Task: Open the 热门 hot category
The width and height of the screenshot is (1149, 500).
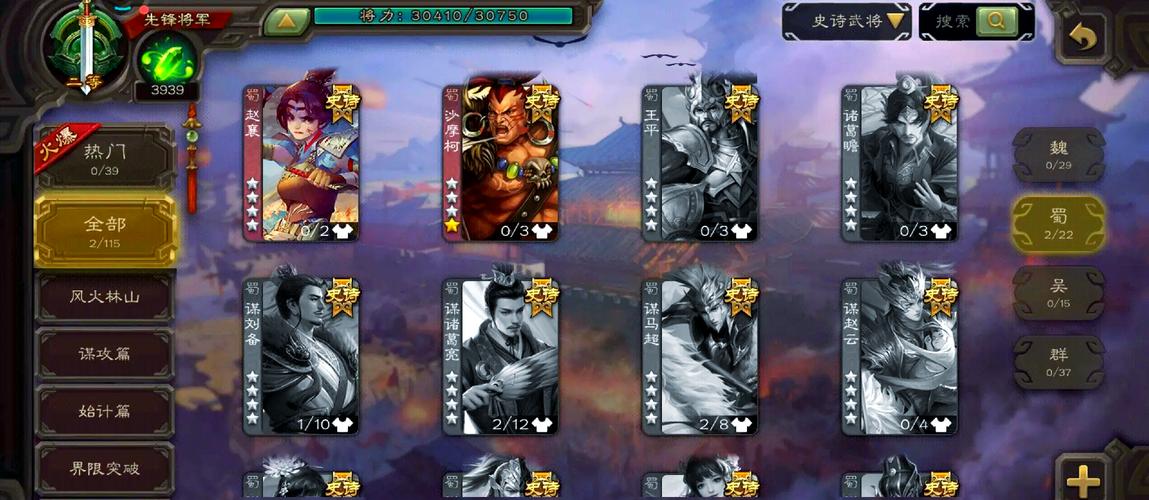Action: (x=105, y=158)
